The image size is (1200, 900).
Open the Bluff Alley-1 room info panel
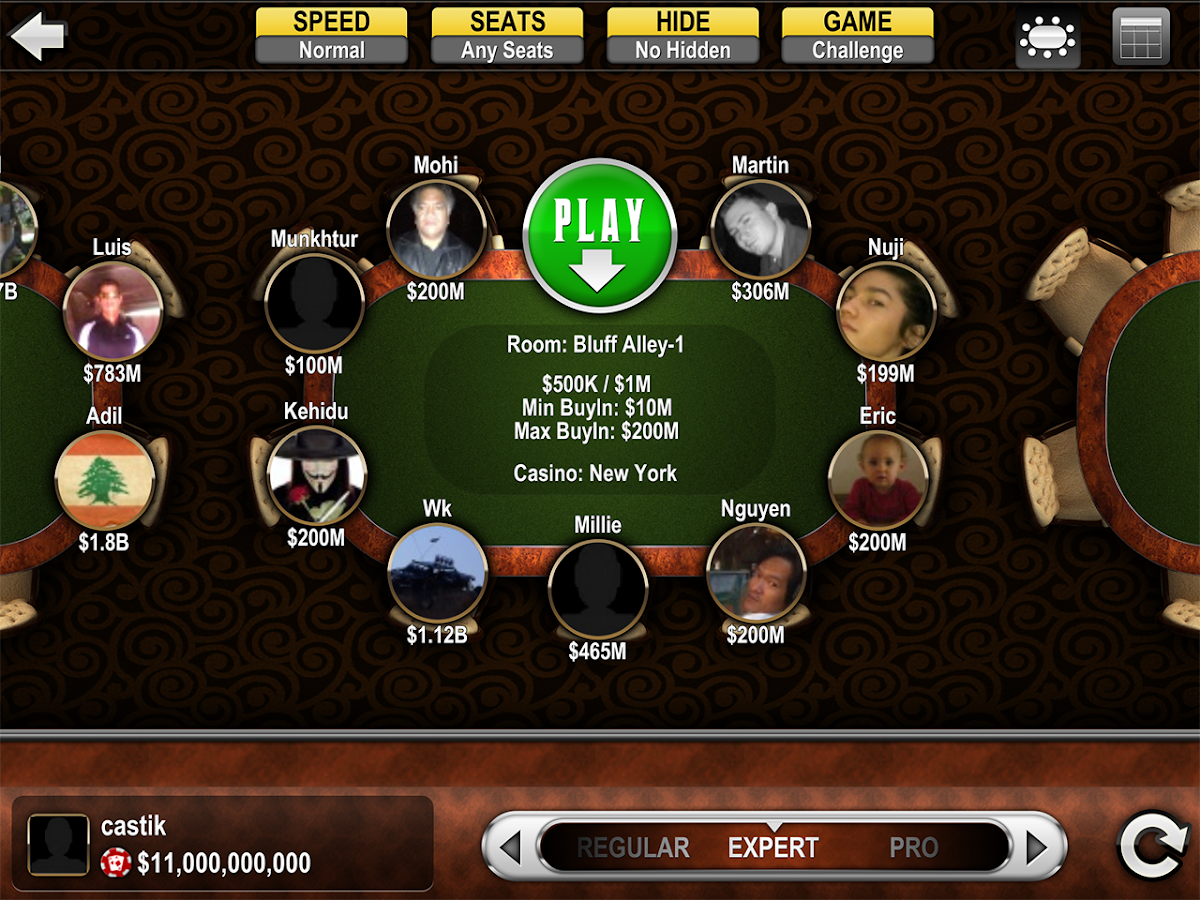click(x=598, y=409)
